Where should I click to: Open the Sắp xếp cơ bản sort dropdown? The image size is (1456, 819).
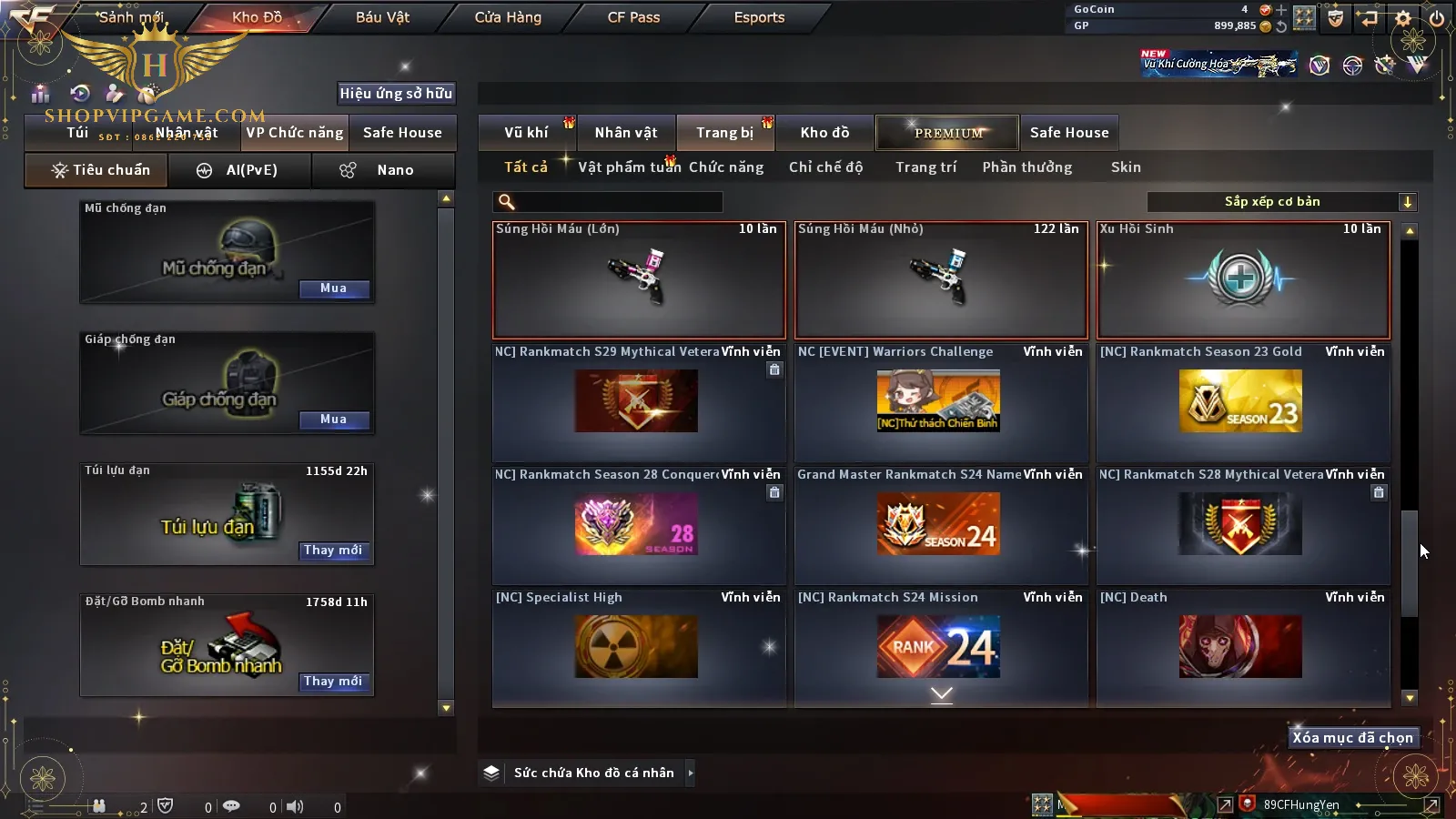pyautogui.click(x=1281, y=202)
